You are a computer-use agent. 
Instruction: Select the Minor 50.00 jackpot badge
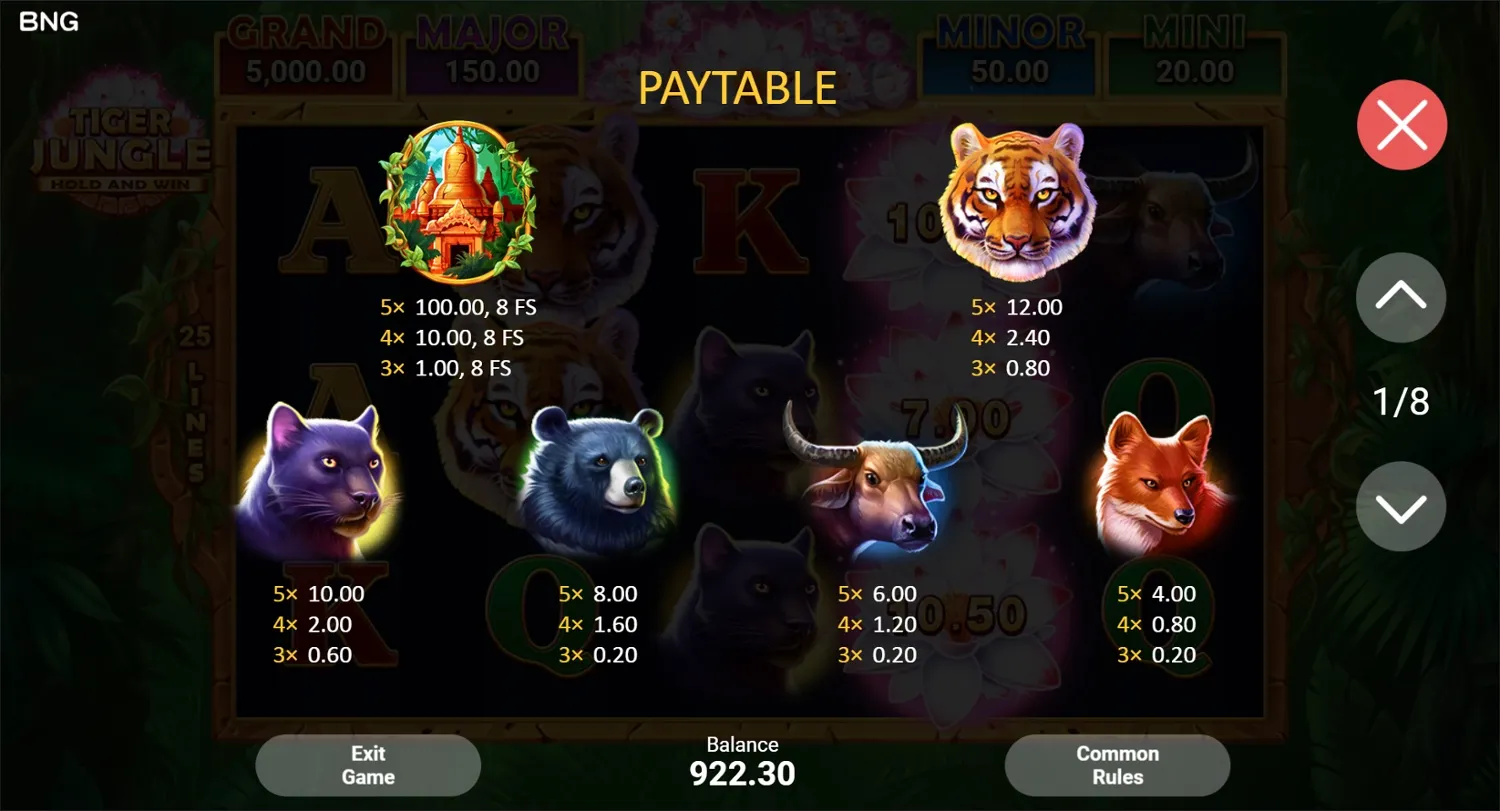[1007, 50]
